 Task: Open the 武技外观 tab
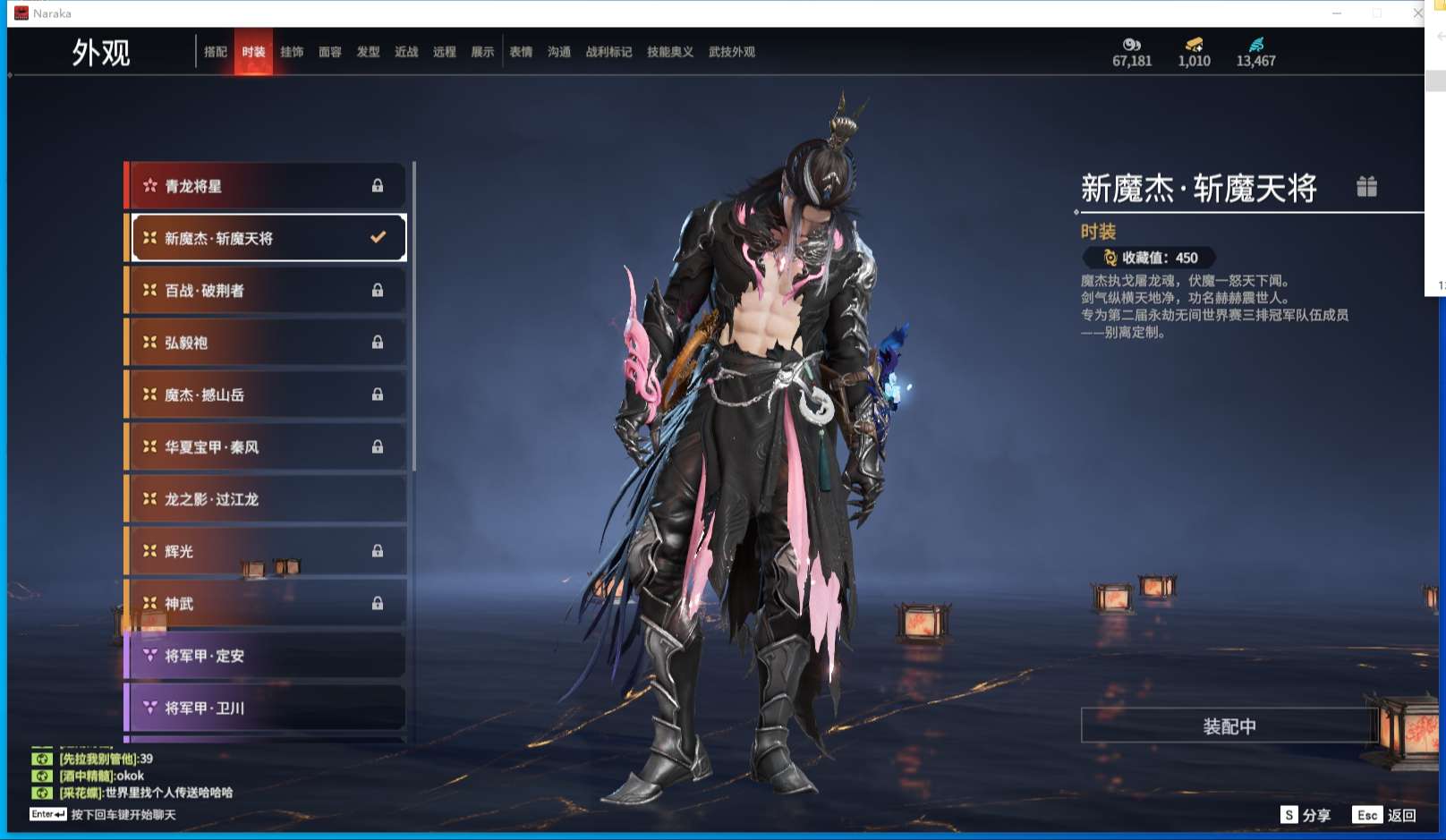pyautogui.click(x=731, y=52)
